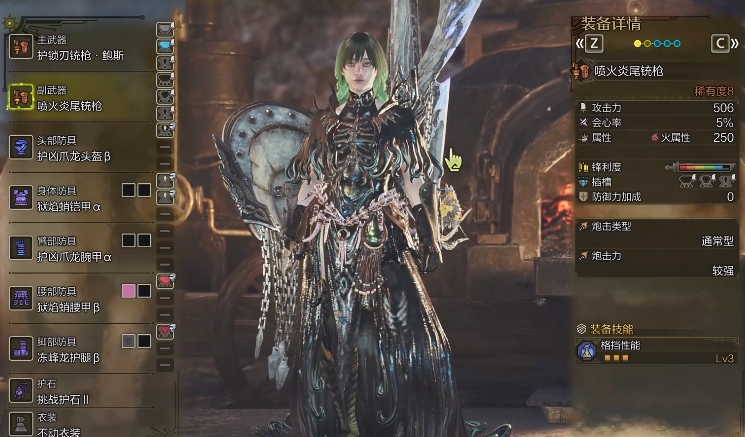This screenshot has height=437, width=745.
Task: Select the 衣装 outfit slot
Action: coord(80,424)
